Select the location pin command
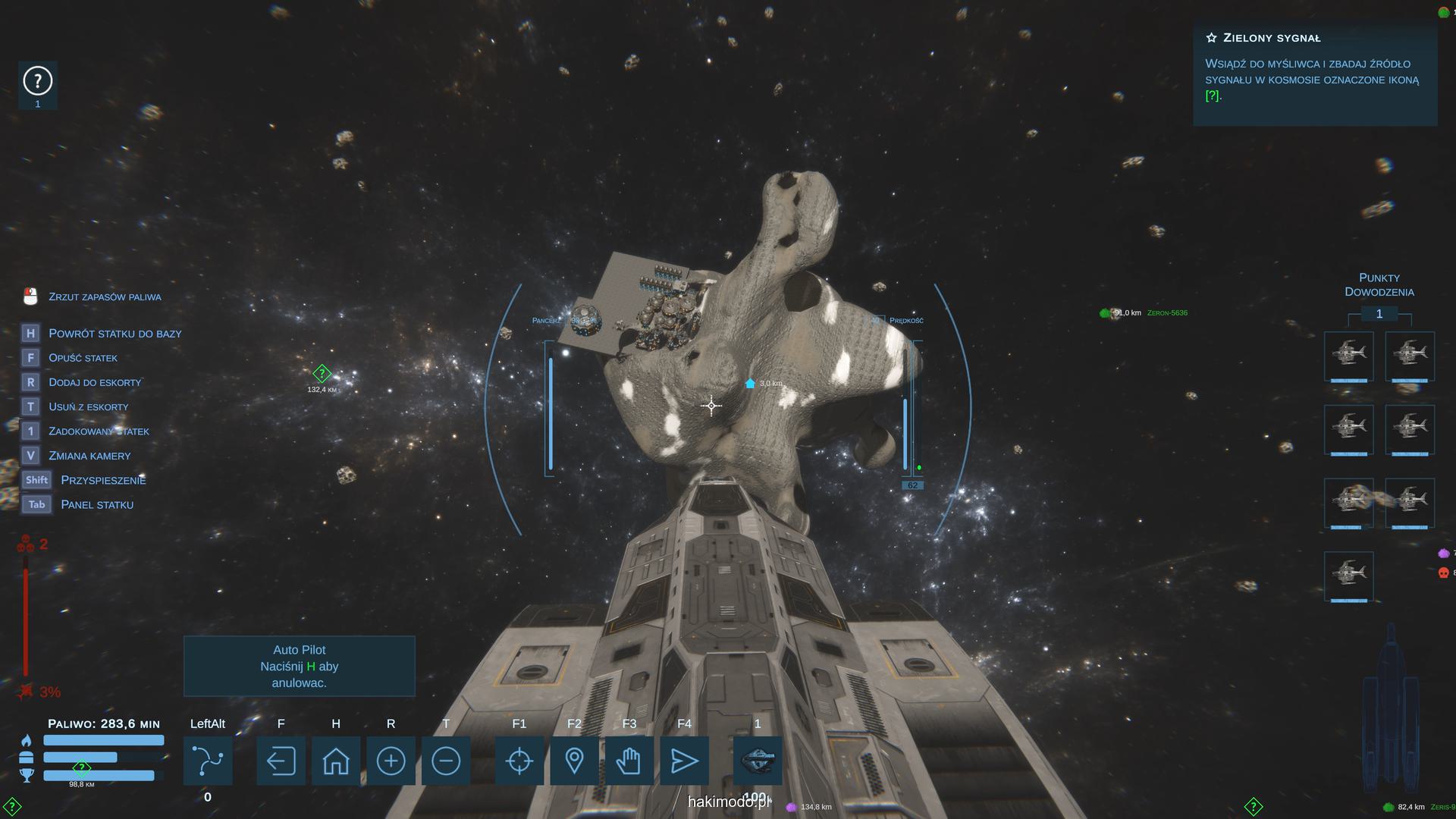Image resolution: width=1456 pixels, height=819 pixels. 574,761
